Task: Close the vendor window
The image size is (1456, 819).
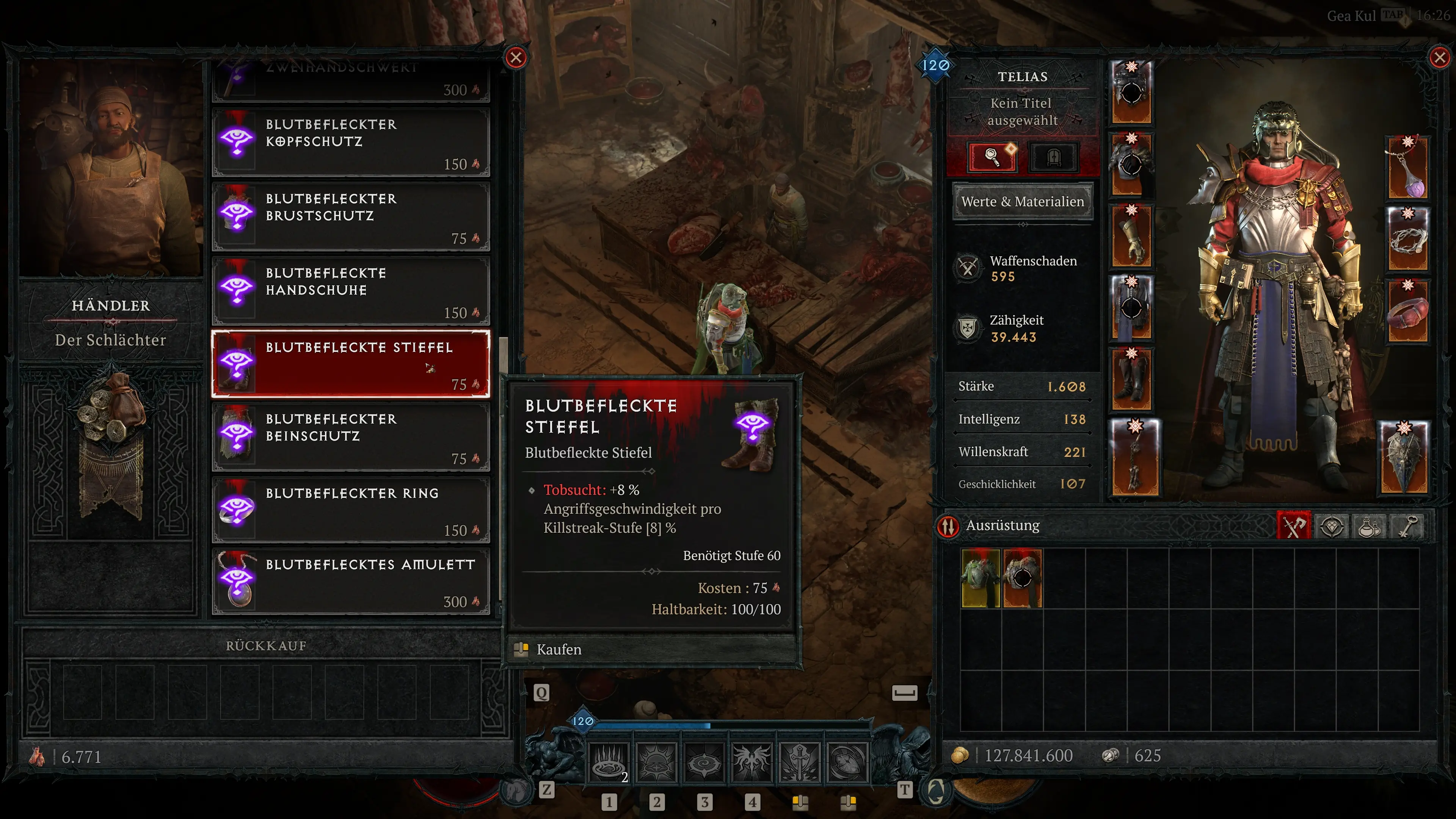Action: pyautogui.click(x=516, y=58)
